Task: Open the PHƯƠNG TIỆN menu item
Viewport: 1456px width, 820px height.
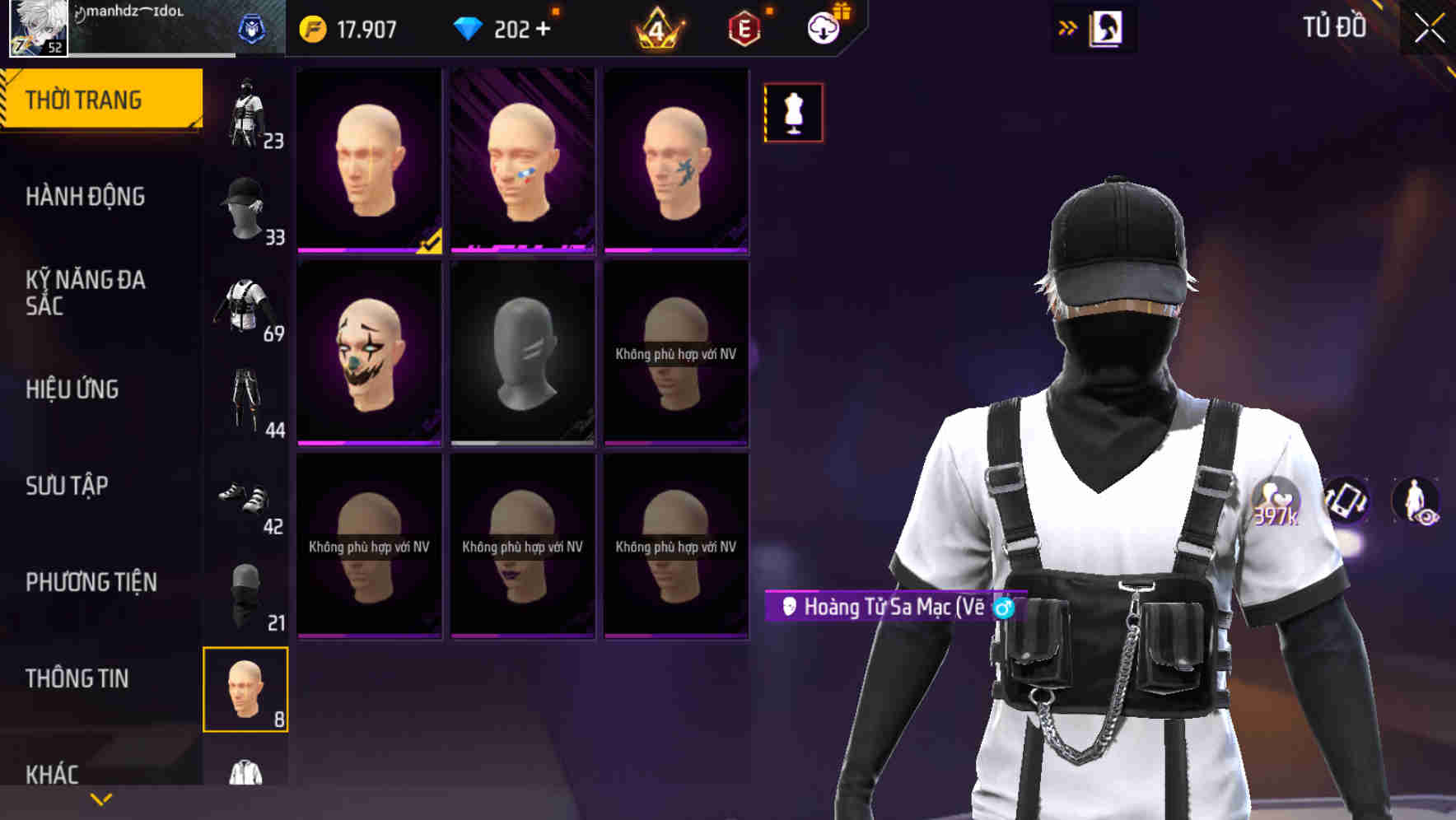Action: click(91, 580)
